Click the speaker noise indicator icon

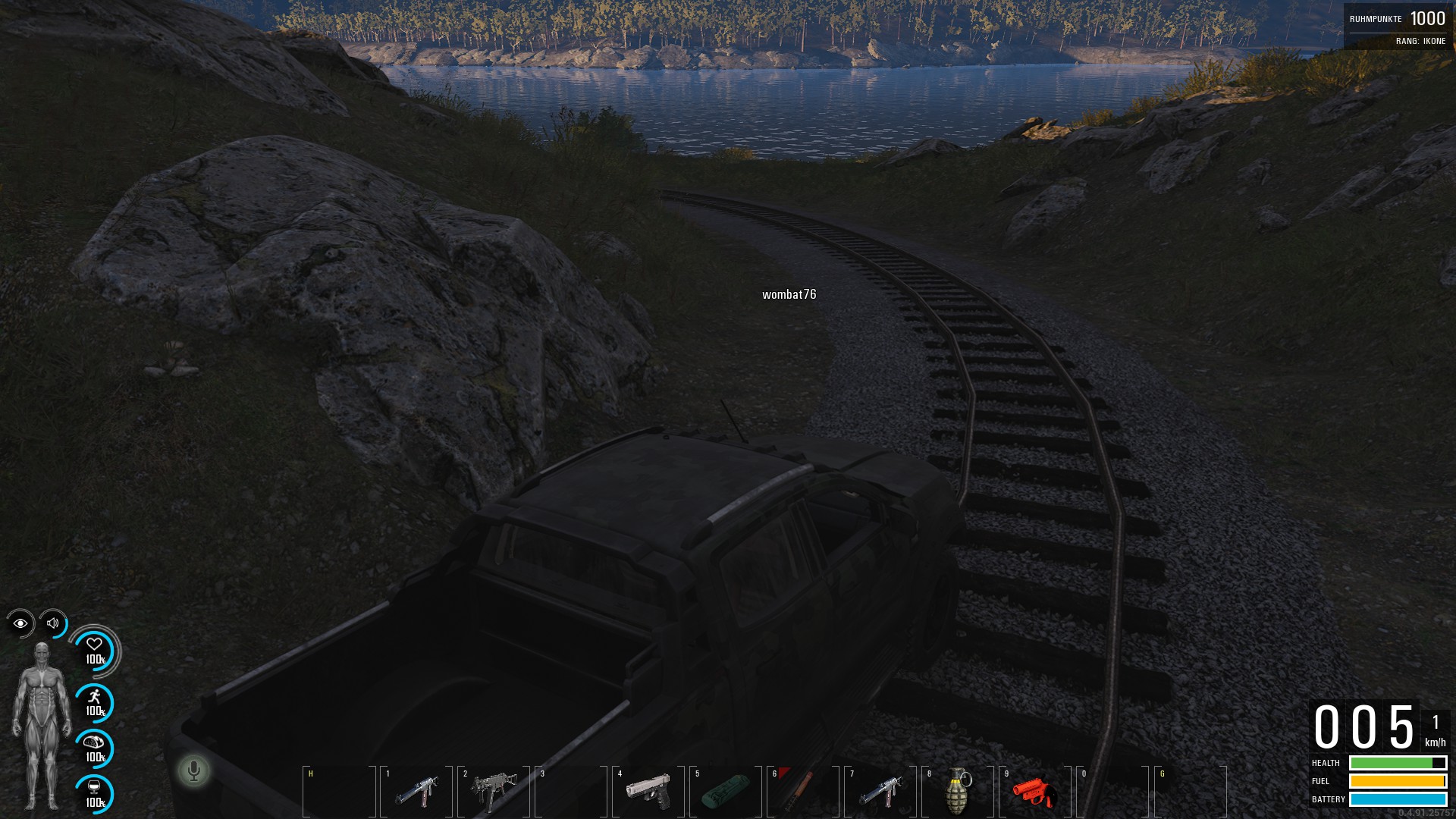coord(53,623)
